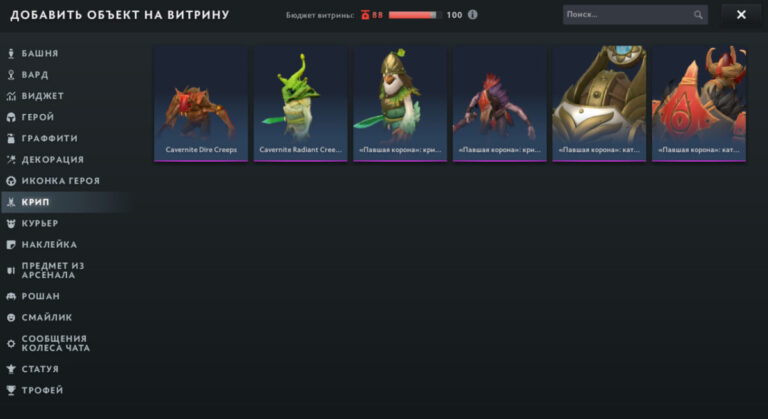The height and width of the screenshot is (419, 768).
Task: Open the Смайлик category
Action: (x=46, y=317)
